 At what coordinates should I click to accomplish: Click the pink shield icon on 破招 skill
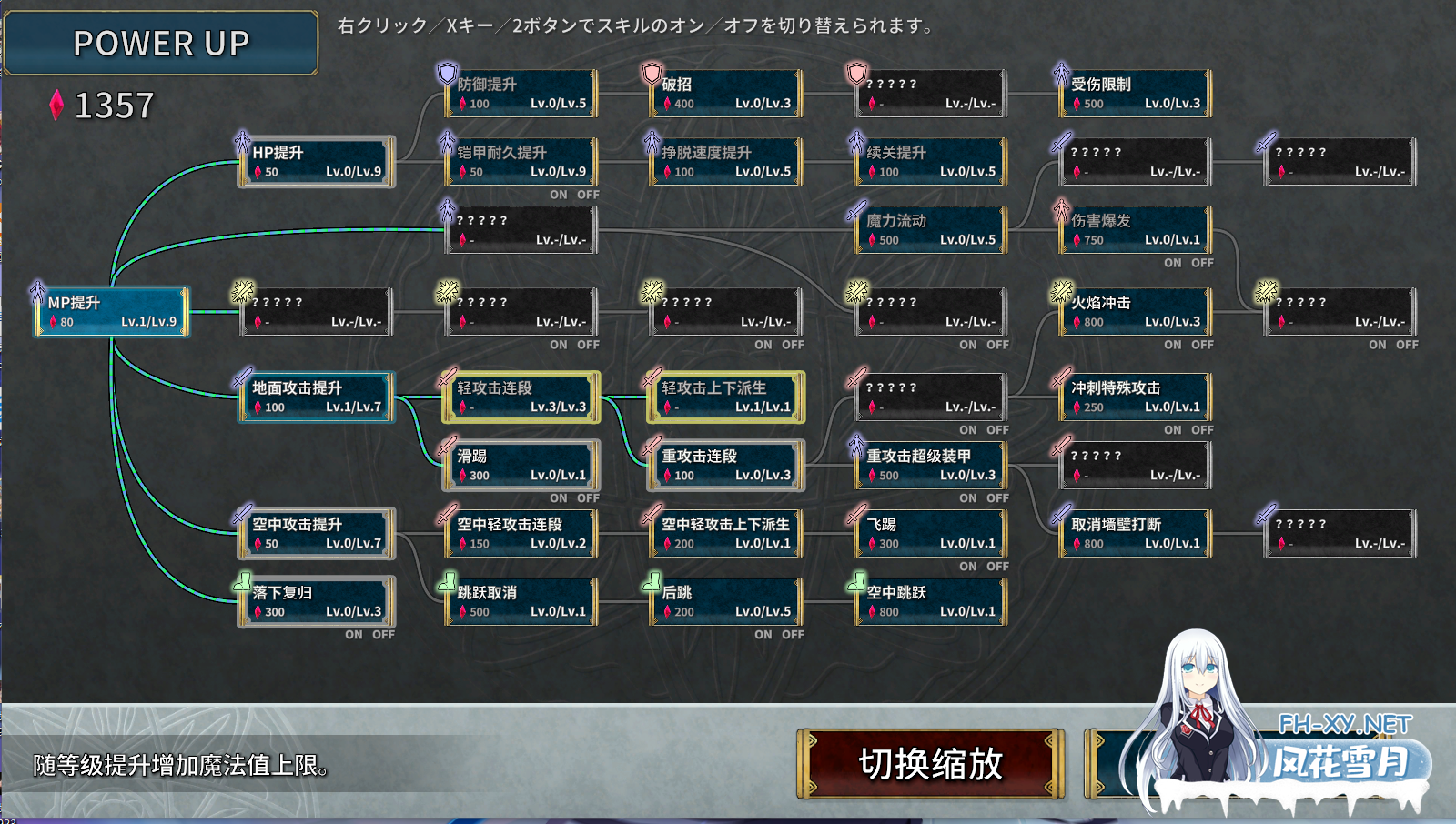(650, 73)
